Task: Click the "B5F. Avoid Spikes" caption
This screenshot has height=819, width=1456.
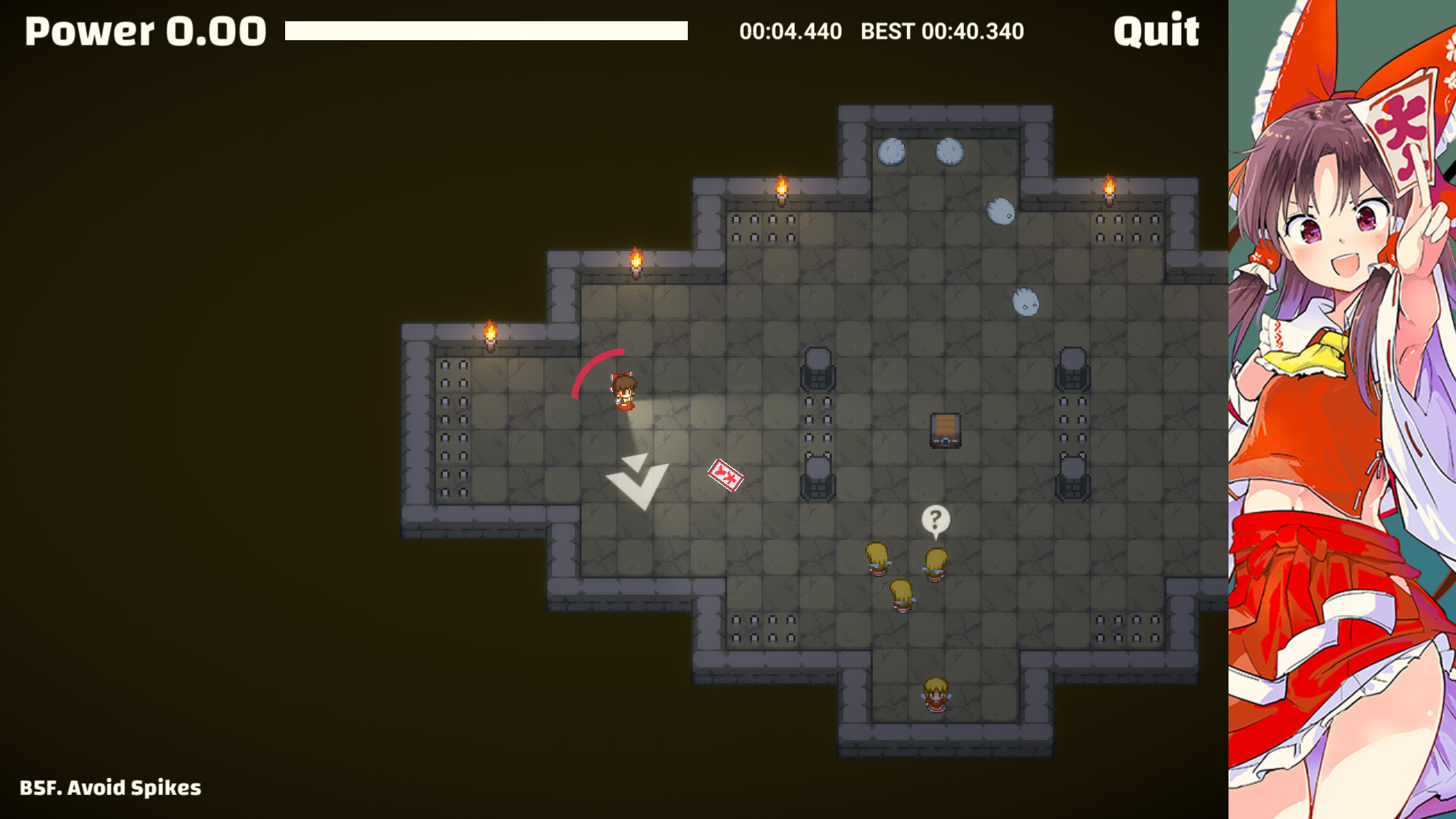Action: click(111, 788)
